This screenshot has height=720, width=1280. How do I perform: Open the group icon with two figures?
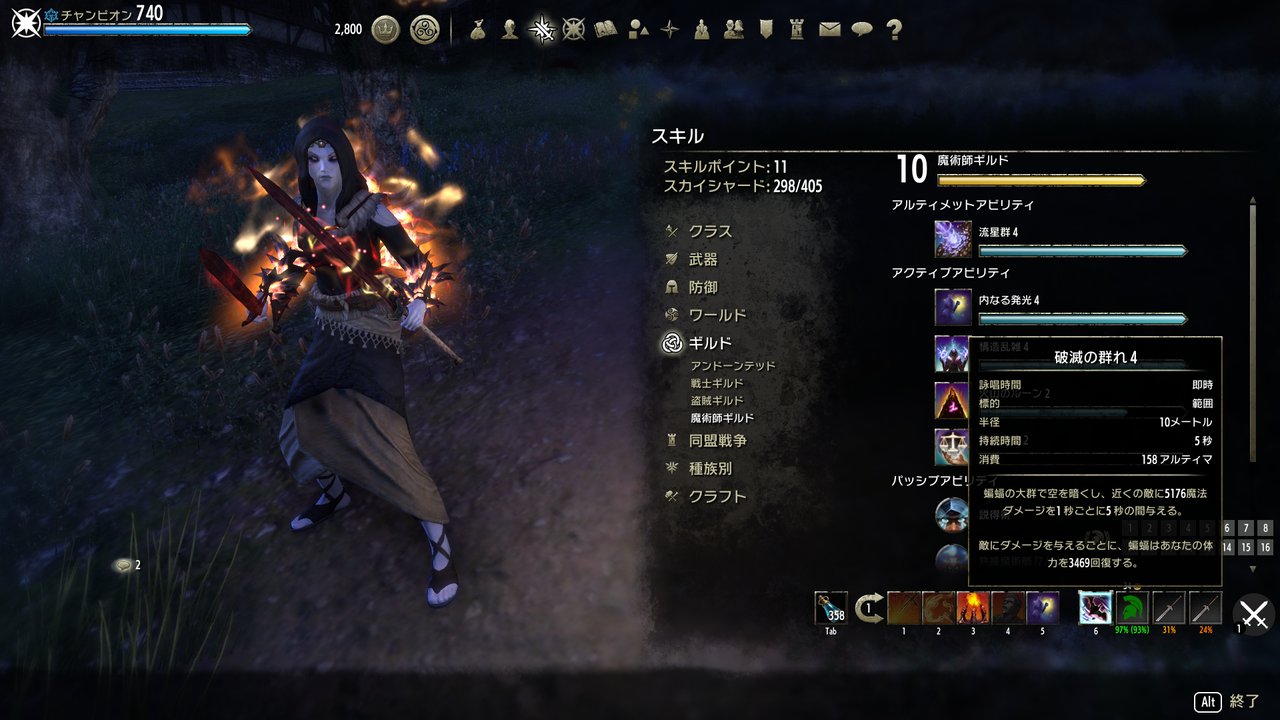click(733, 30)
